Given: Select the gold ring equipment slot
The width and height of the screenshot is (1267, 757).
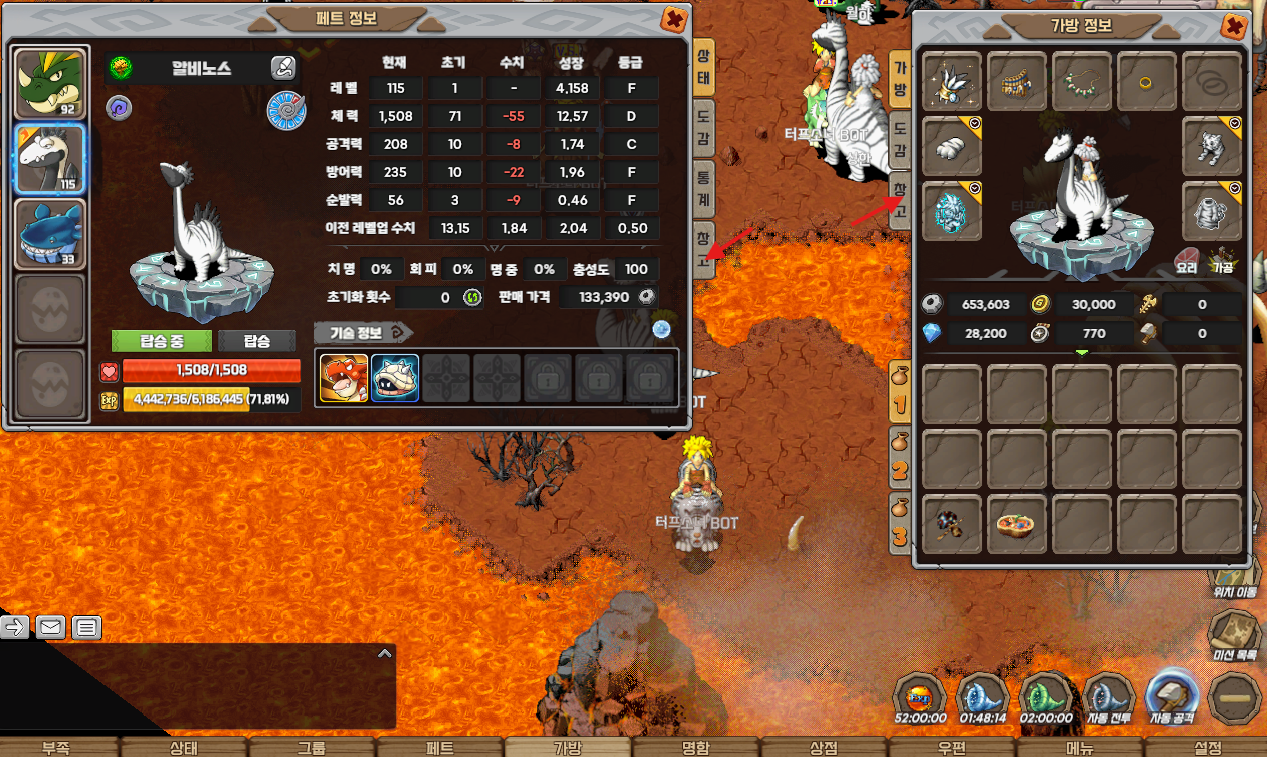Looking at the screenshot, I should click(x=1147, y=81).
